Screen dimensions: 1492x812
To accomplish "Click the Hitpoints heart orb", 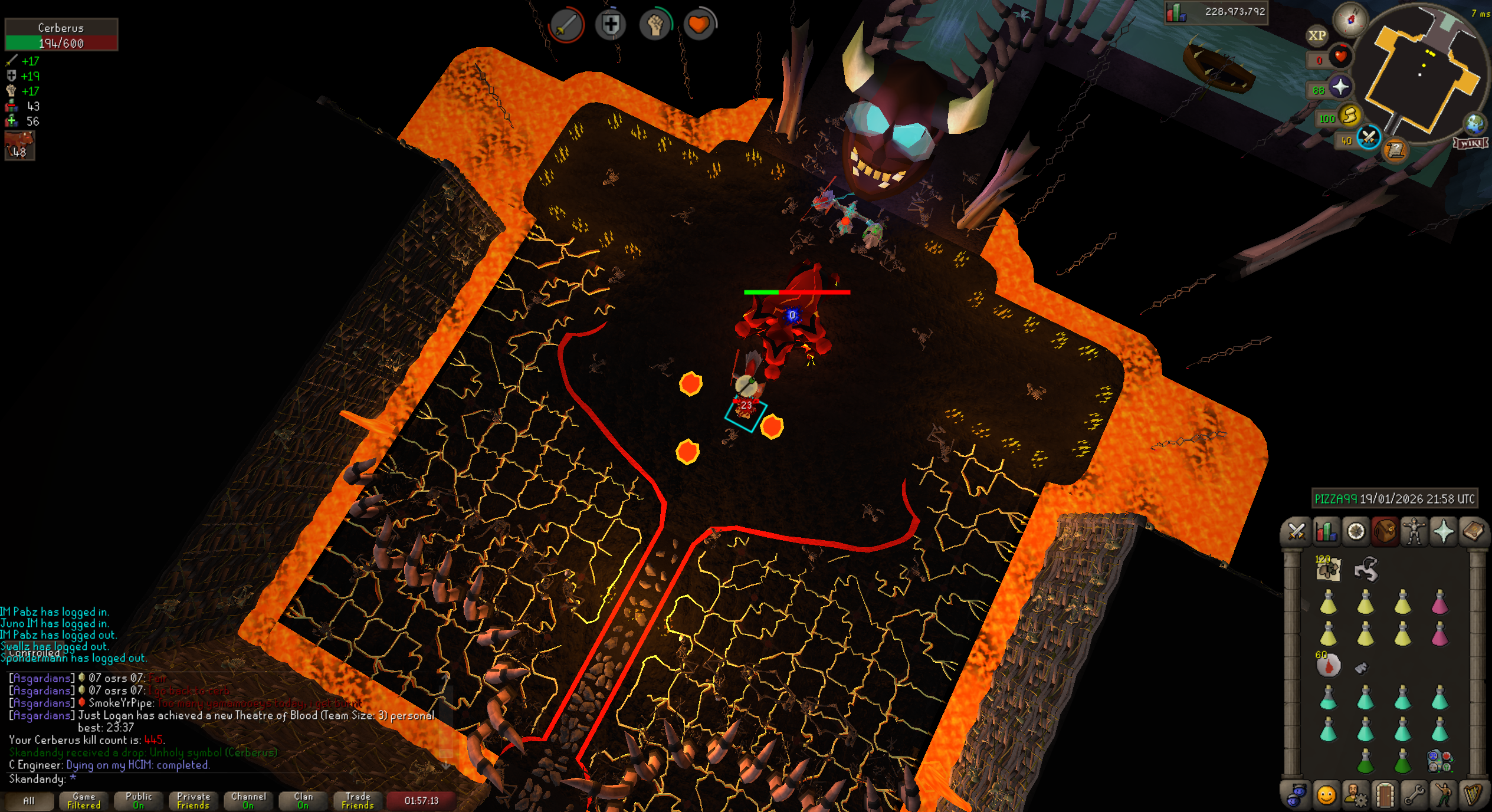I will (x=1340, y=57).
